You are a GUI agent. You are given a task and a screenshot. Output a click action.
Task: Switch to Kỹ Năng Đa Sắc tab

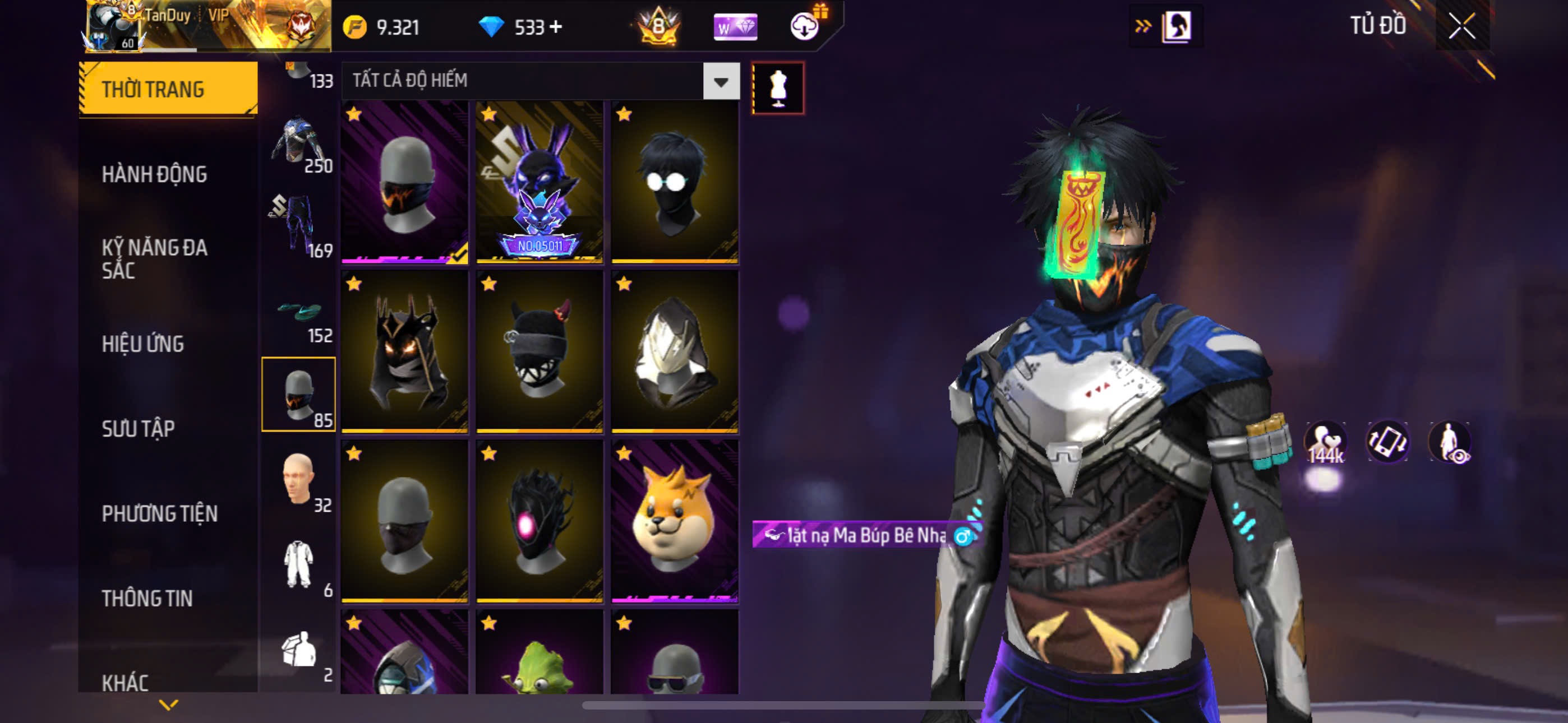154,258
